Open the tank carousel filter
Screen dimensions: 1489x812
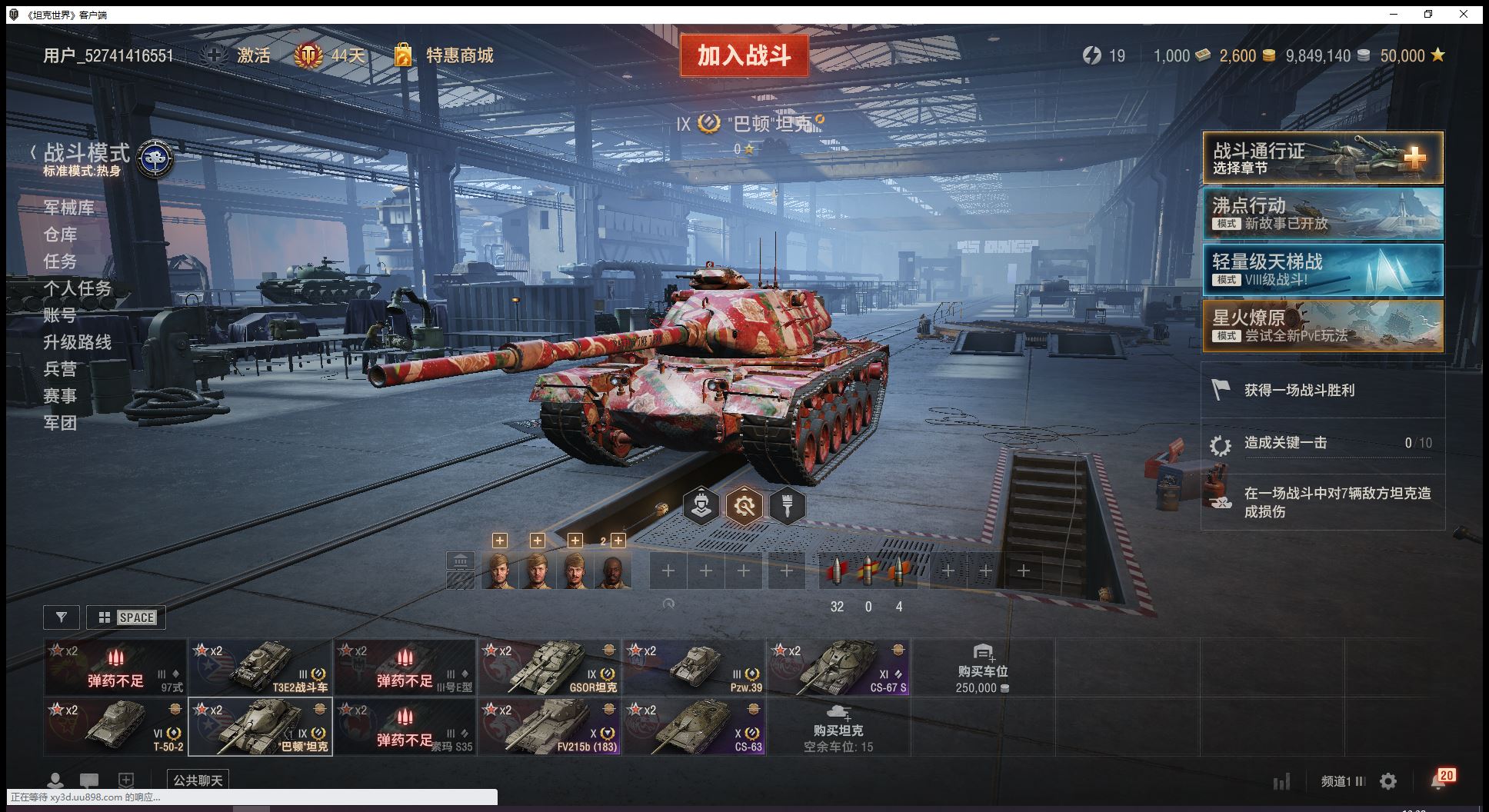tap(62, 617)
